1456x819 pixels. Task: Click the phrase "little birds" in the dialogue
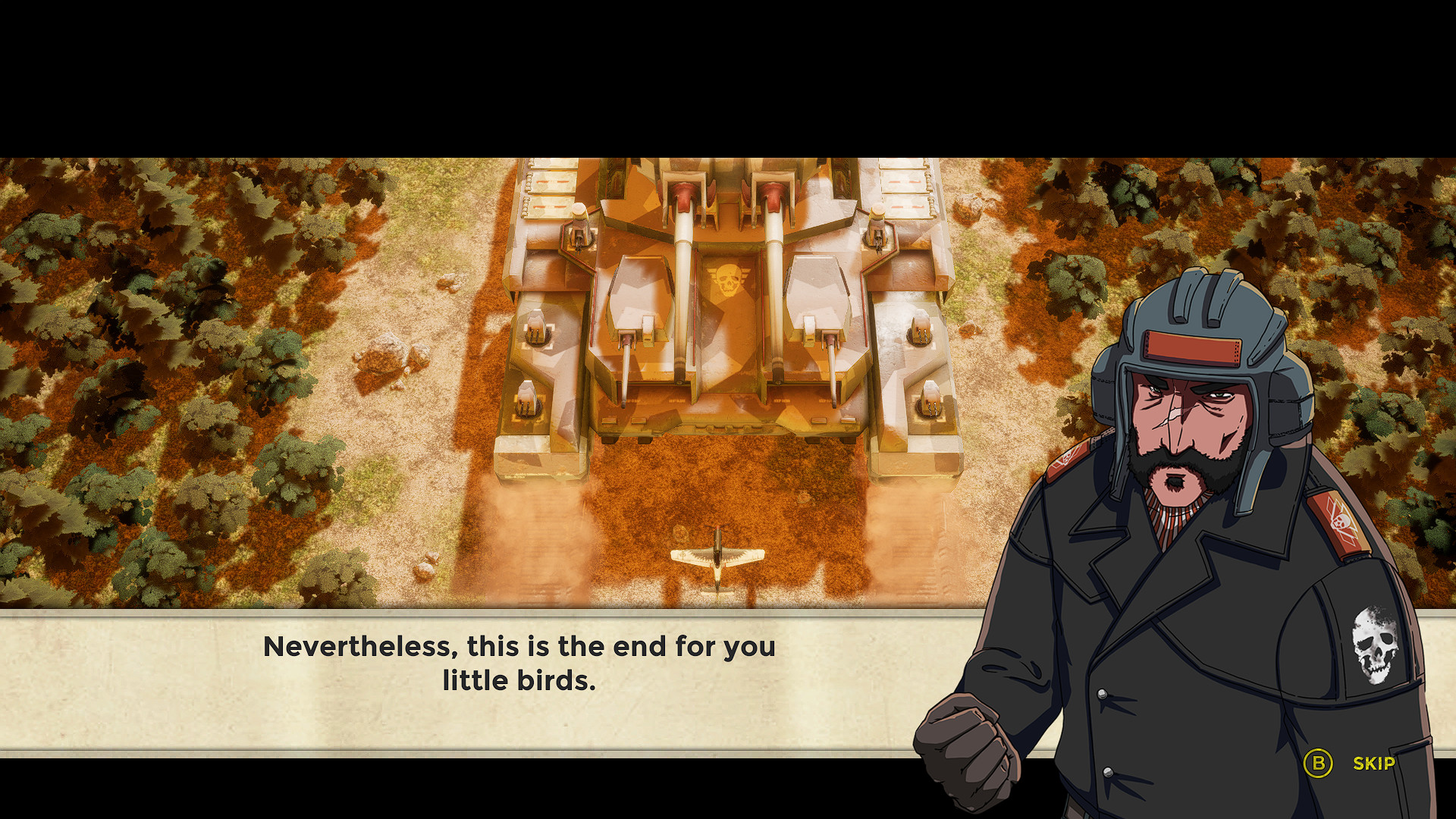click(519, 680)
